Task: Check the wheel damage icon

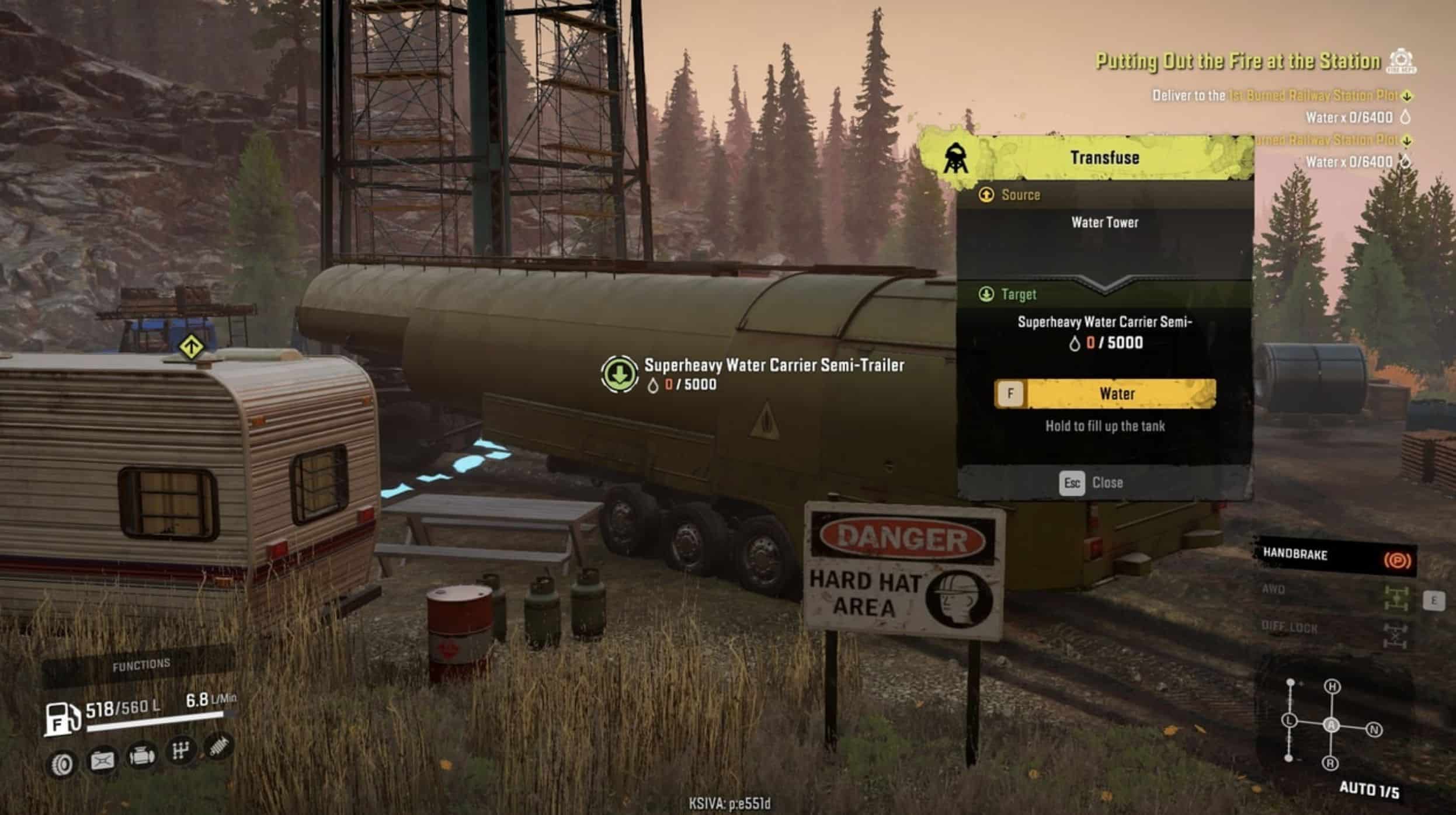Action: coord(63,764)
